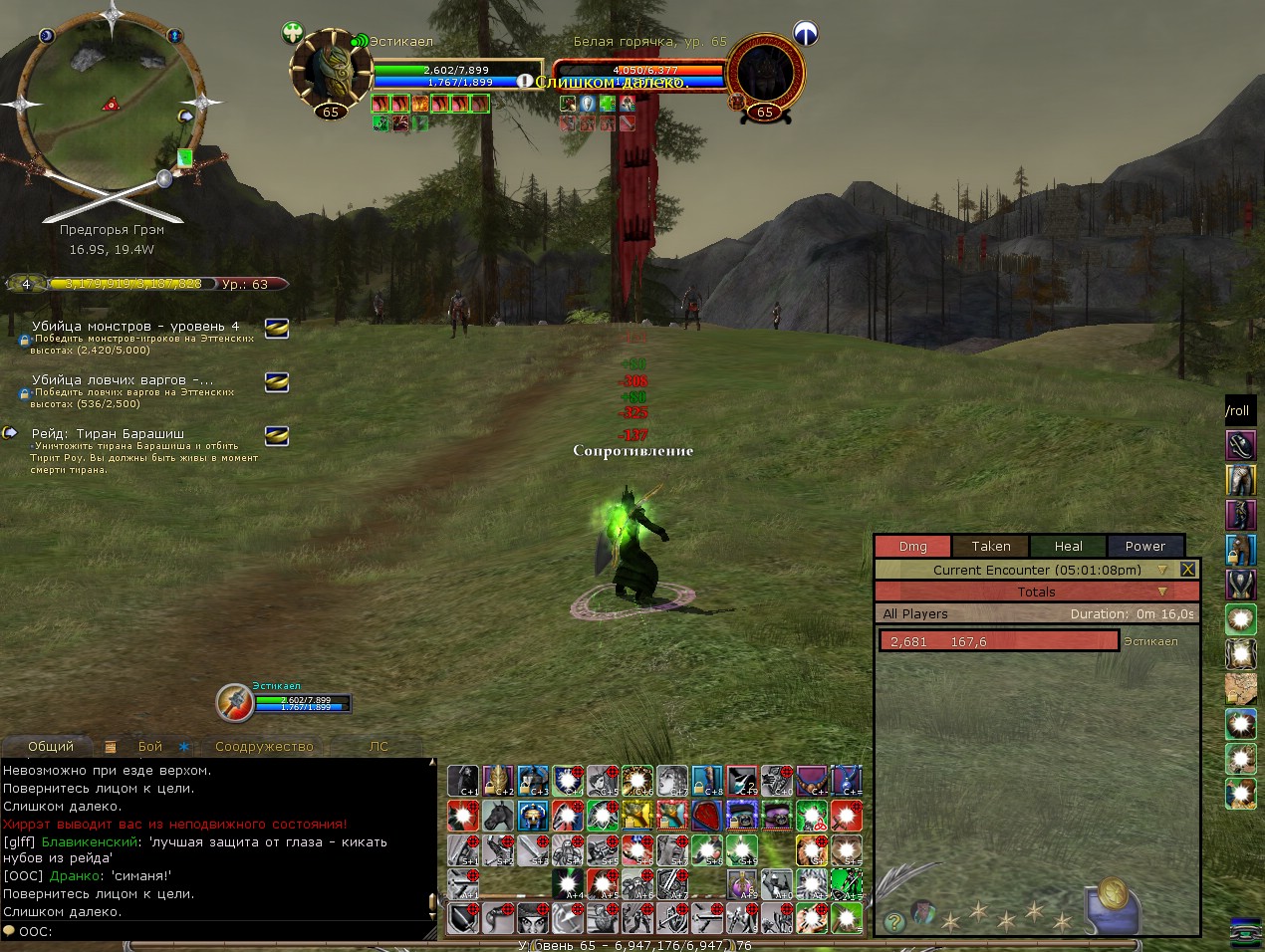The height and width of the screenshot is (952, 1265).
Task: Expand the Current Encounter dropdown
Action: pyautogui.click(x=1161, y=570)
